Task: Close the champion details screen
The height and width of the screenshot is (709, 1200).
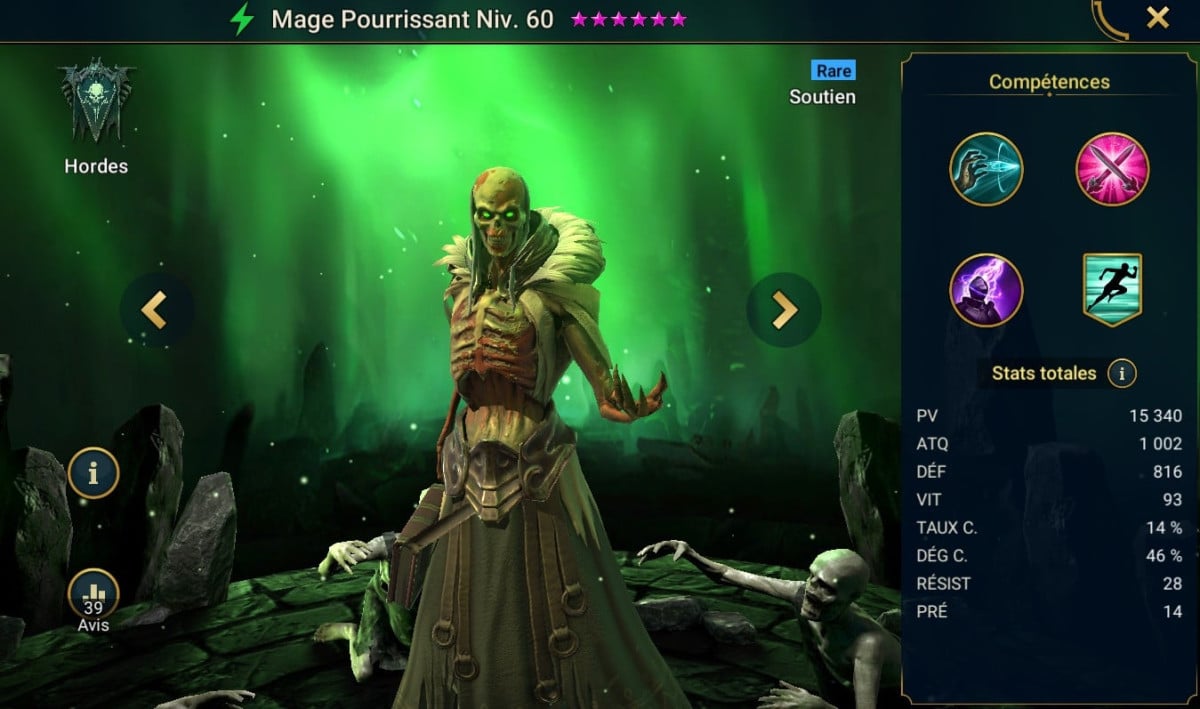Action: tap(1158, 18)
